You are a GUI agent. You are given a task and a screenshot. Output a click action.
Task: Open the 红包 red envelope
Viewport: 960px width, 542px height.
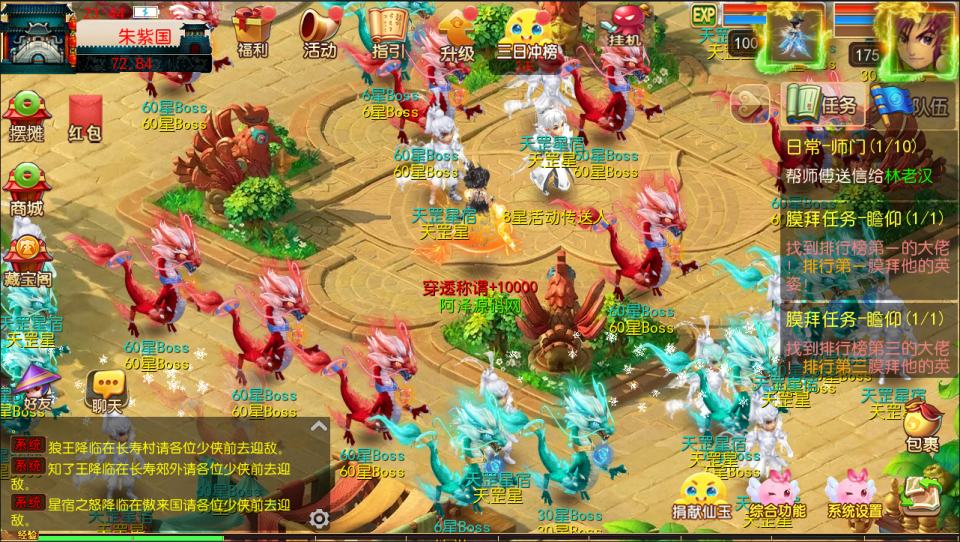click(85, 115)
